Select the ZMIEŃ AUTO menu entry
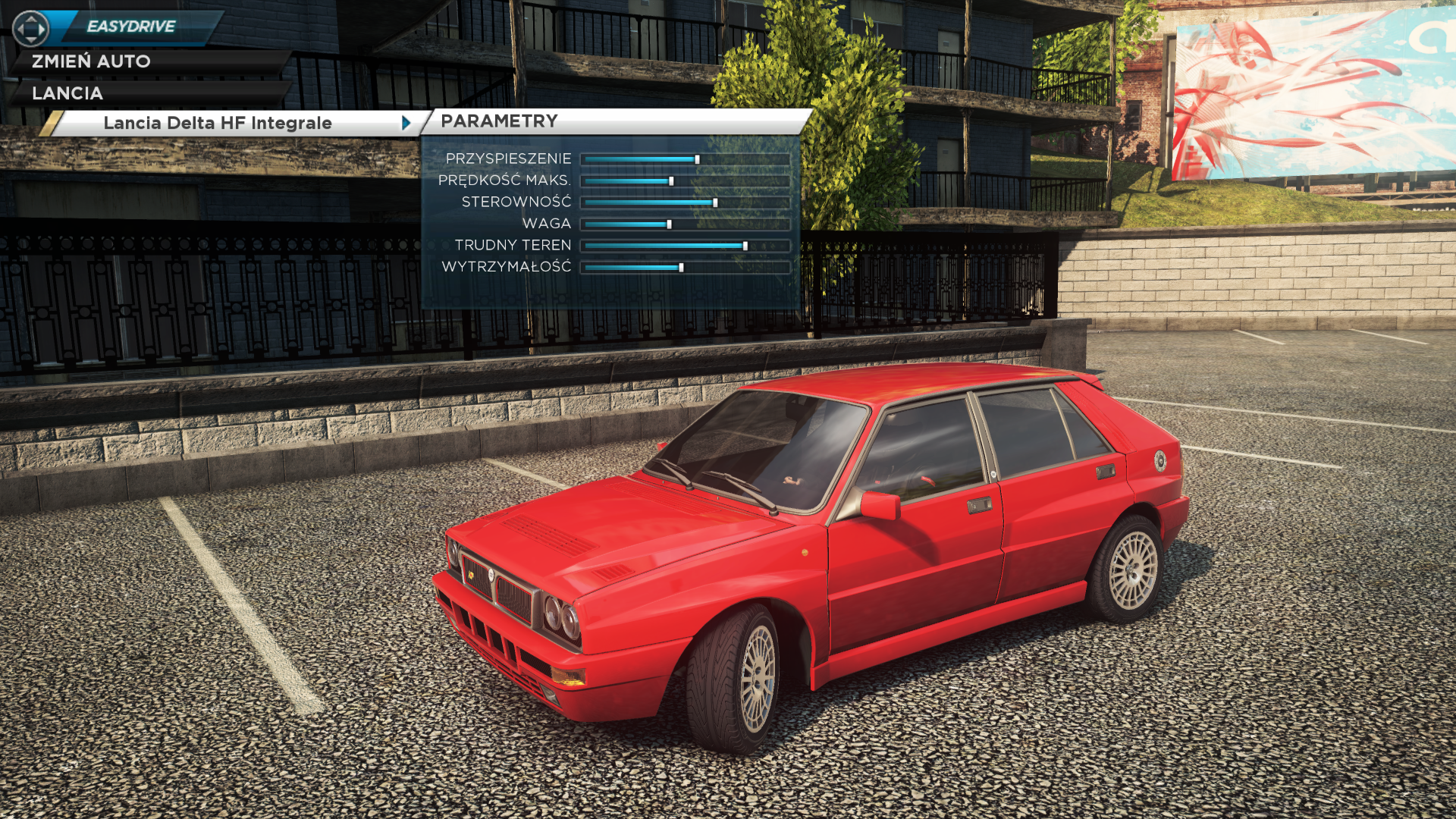This screenshot has height=819, width=1456. 91,61
